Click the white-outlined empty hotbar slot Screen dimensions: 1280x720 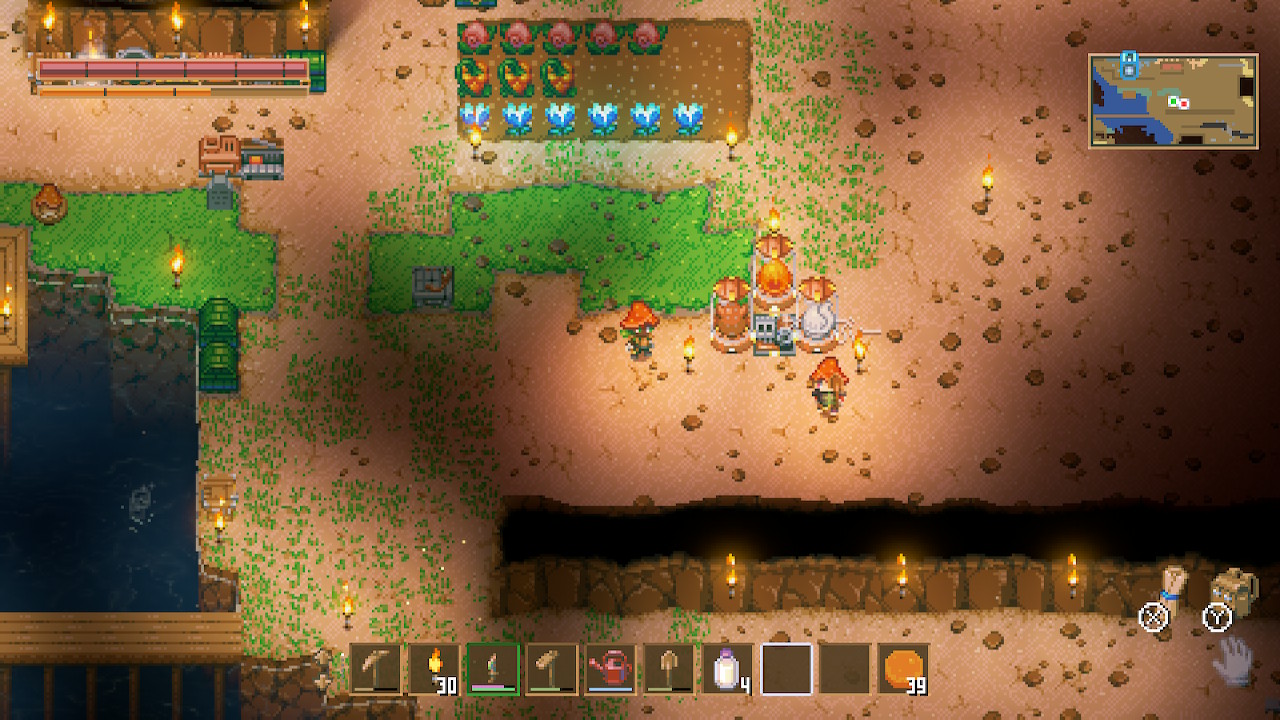pos(786,668)
